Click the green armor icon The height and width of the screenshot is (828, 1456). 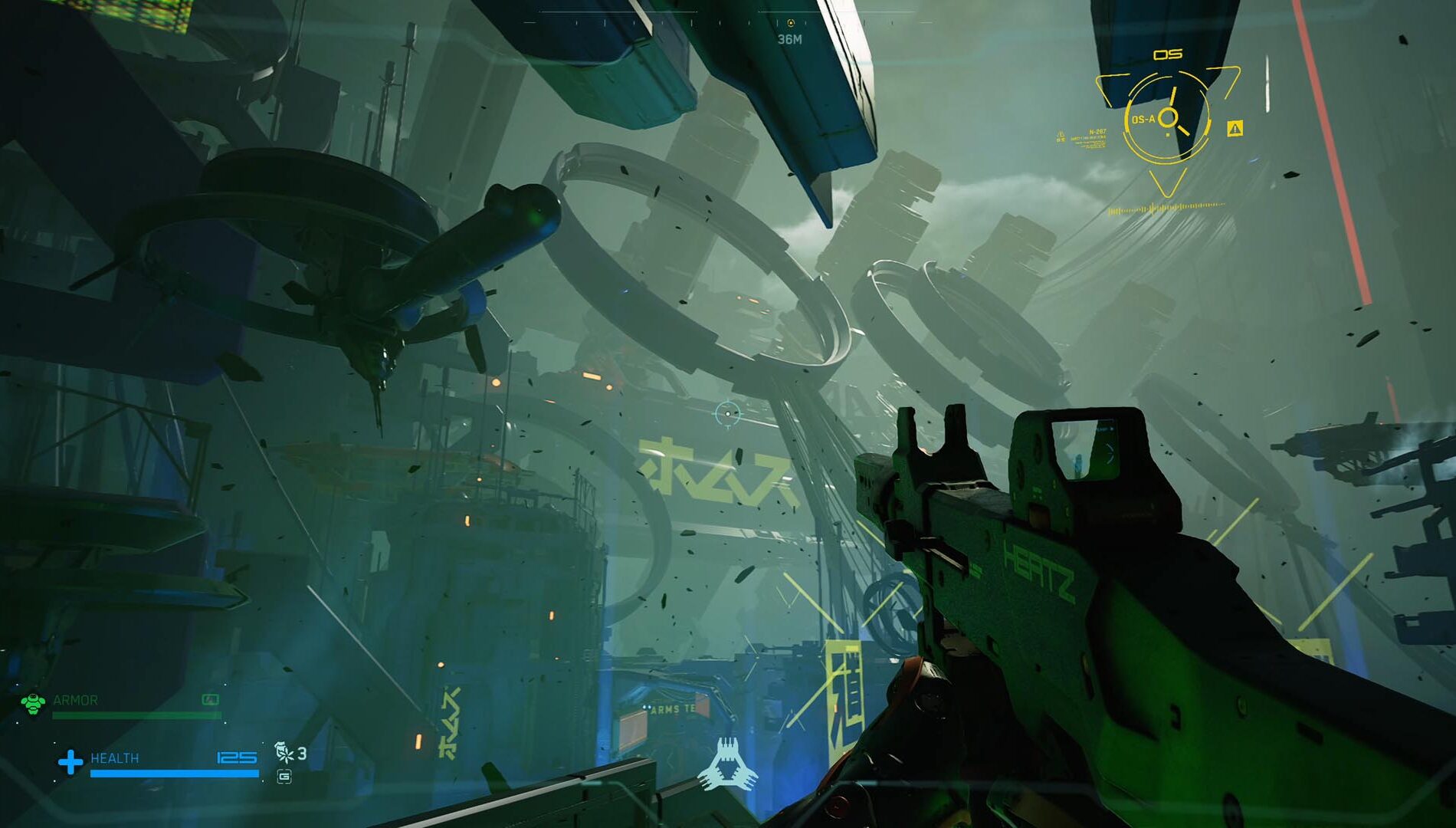click(x=33, y=703)
